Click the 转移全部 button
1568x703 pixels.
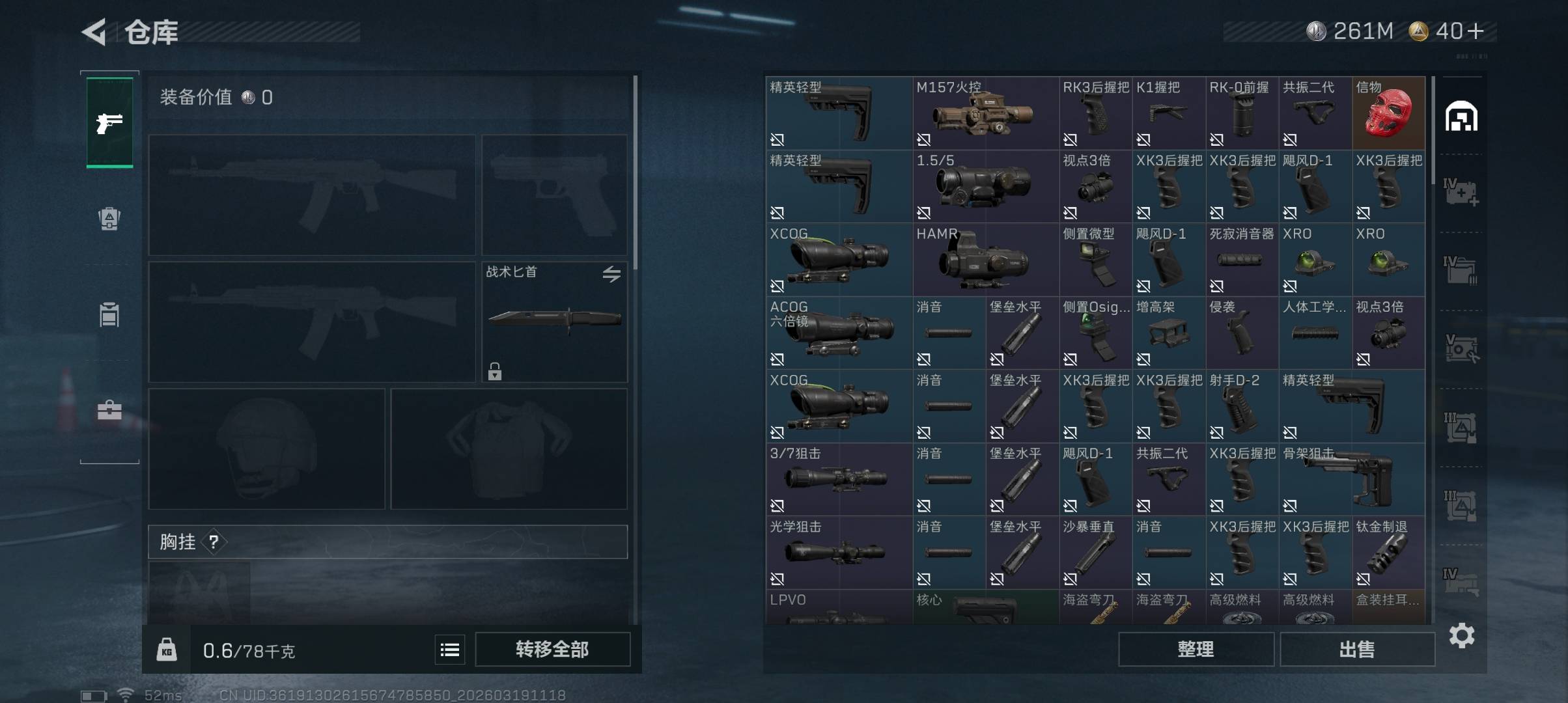point(552,649)
